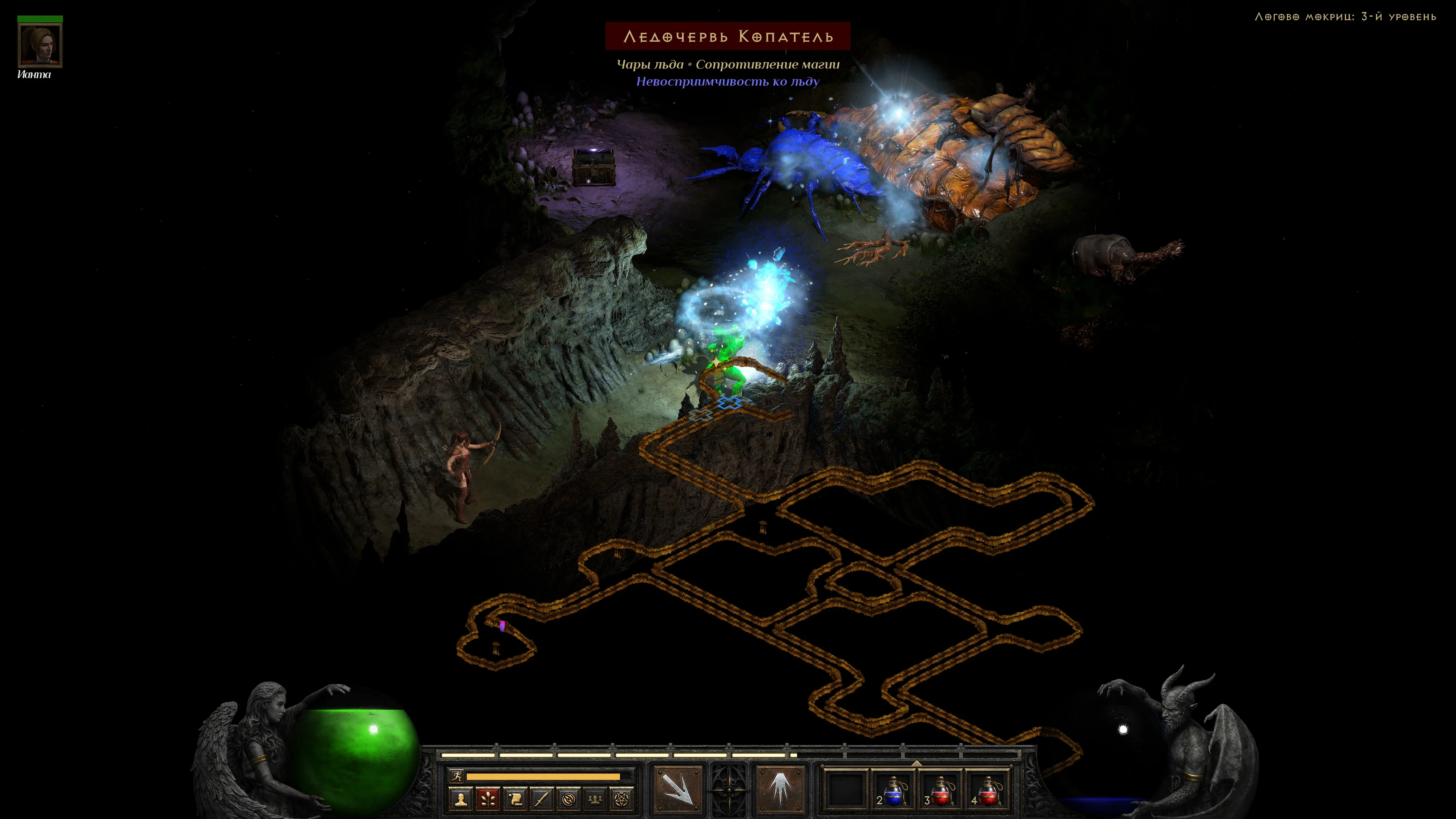Use the blue mana potion in belt

pyautogui.click(x=893, y=789)
